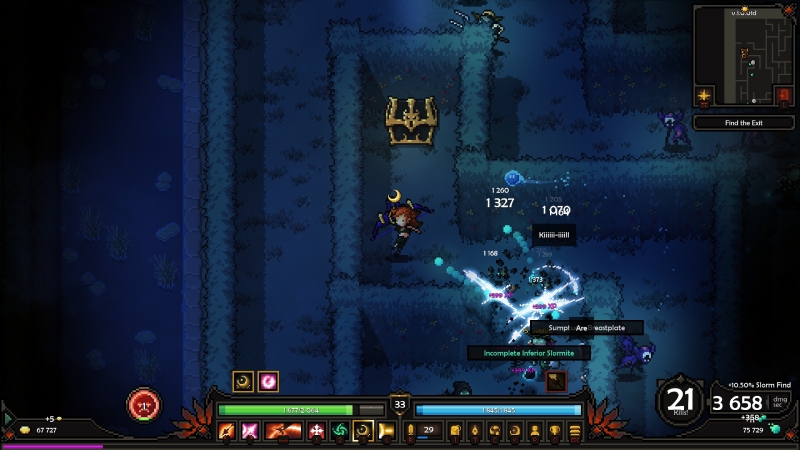Viewport: 800px width, 450px height.
Task: Use the golden horn skill
Action: pos(386,431)
